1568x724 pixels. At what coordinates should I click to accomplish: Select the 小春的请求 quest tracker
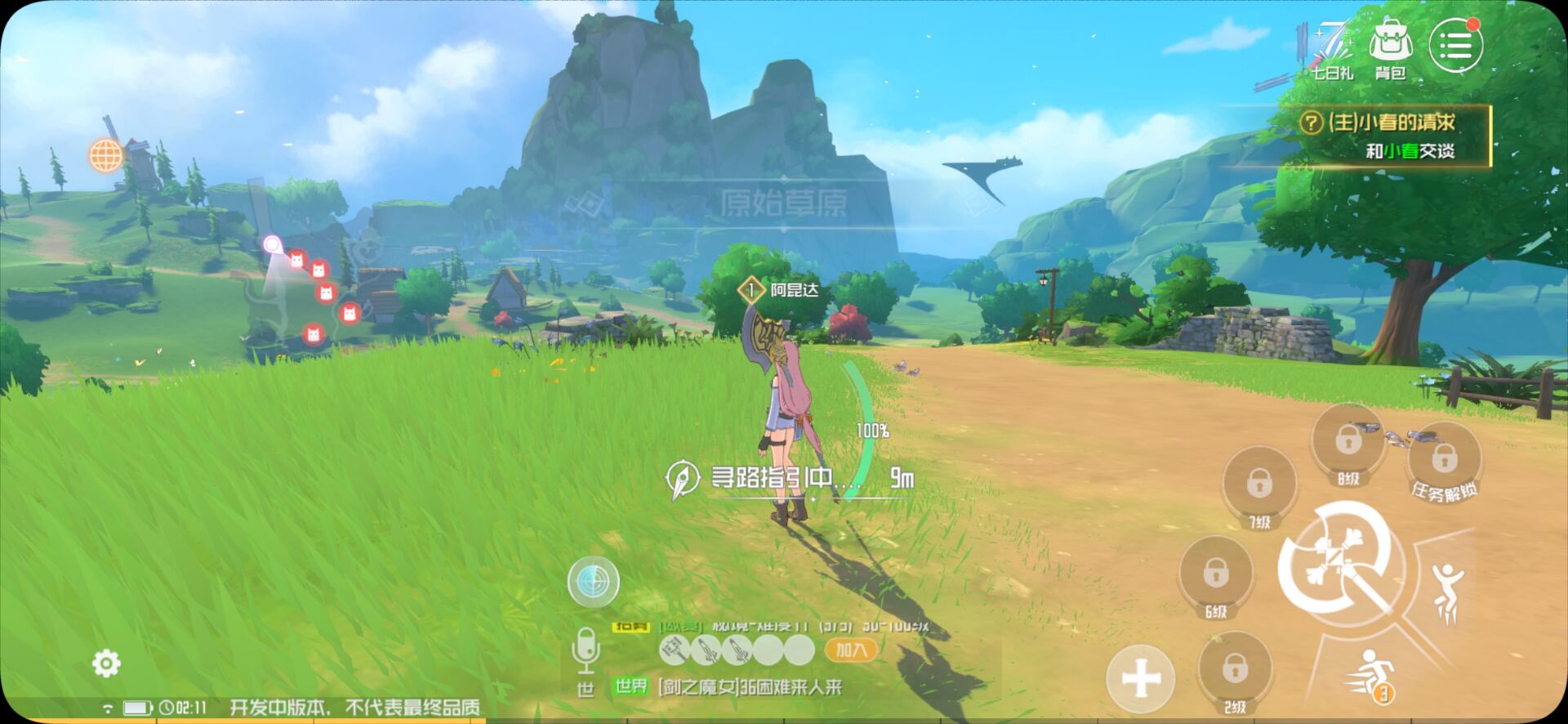pyautogui.click(x=1392, y=136)
